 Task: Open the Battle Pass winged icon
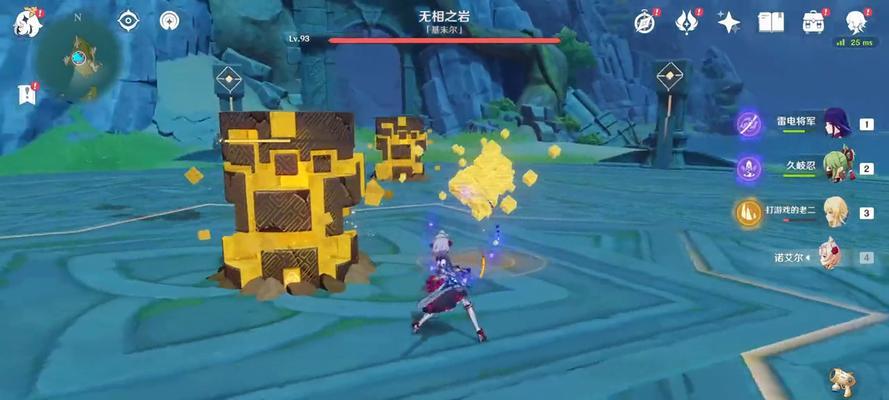pos(686,22)
